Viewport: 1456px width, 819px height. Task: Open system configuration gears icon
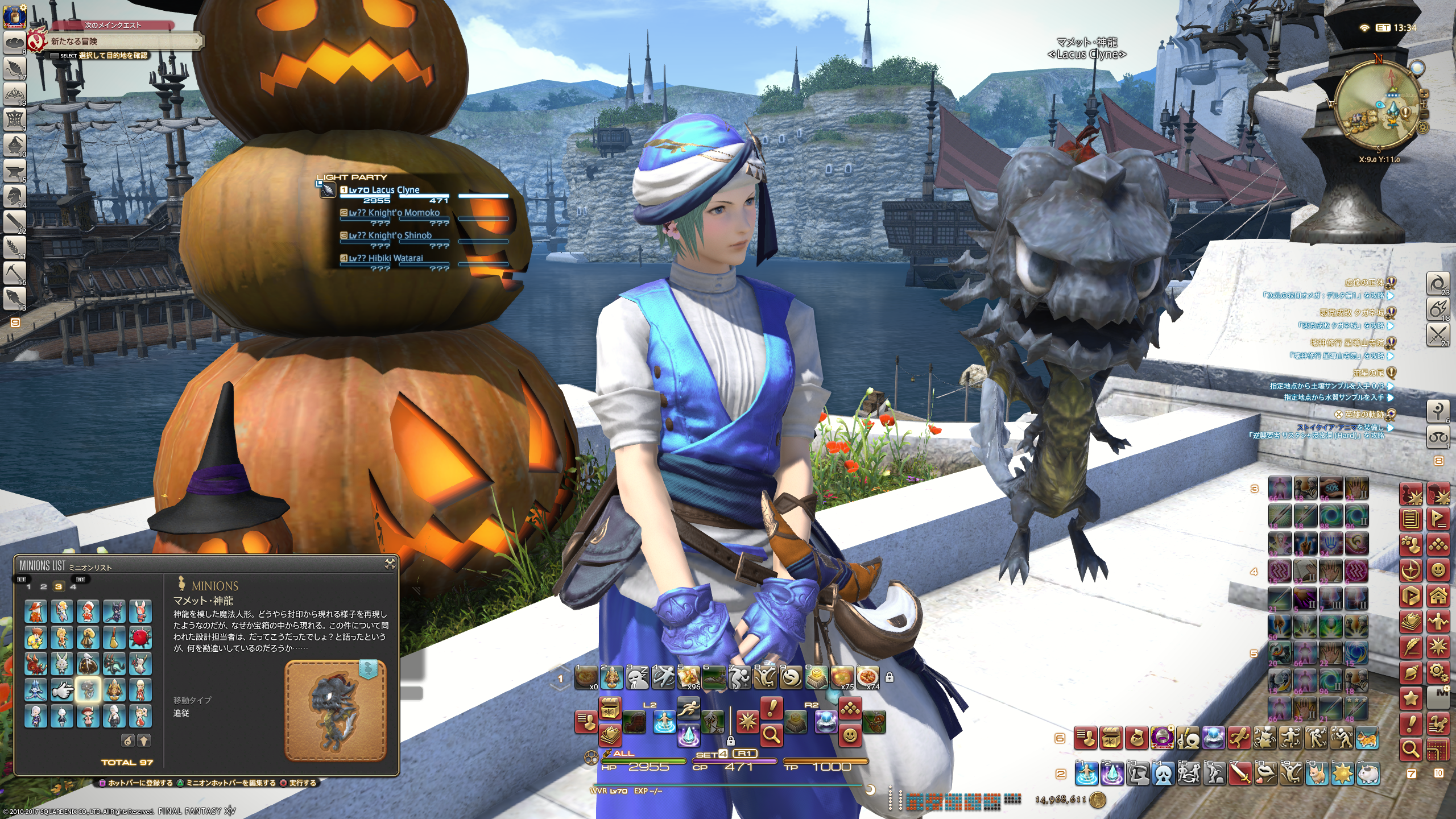click(1438, 673)
